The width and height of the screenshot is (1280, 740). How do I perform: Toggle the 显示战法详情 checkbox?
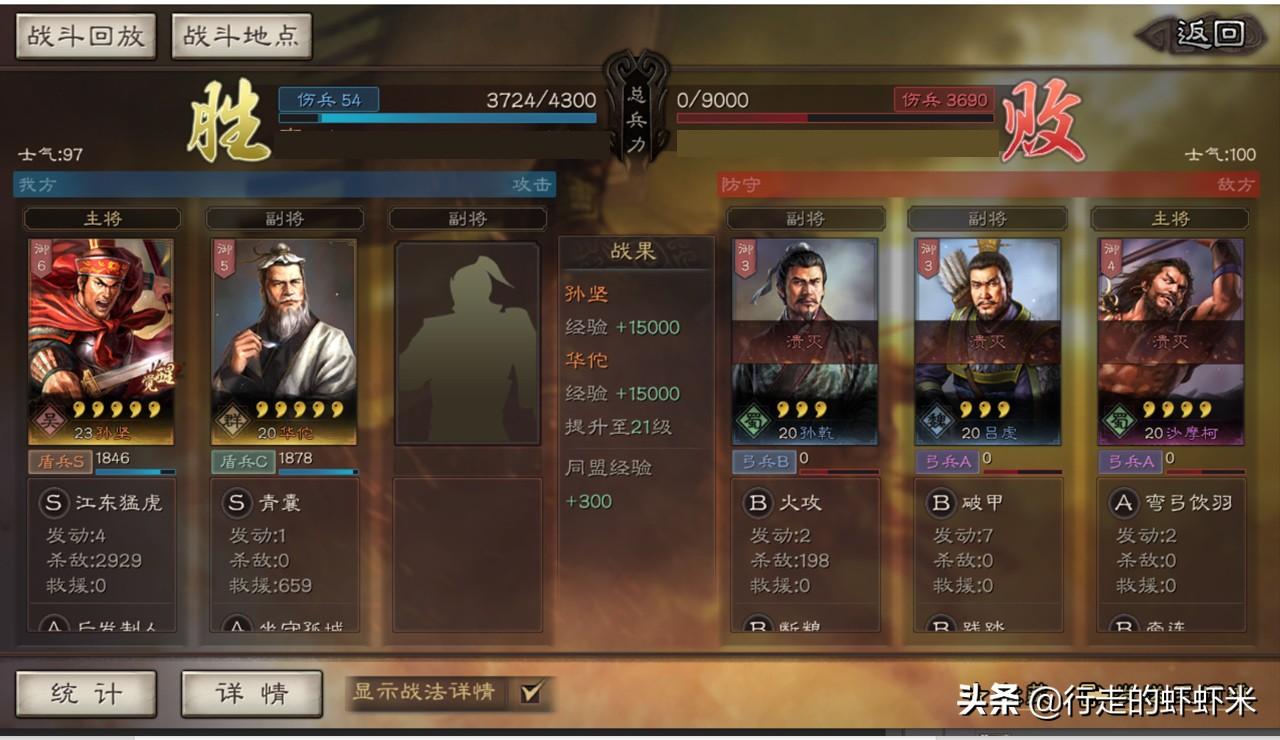coord(531,692)
